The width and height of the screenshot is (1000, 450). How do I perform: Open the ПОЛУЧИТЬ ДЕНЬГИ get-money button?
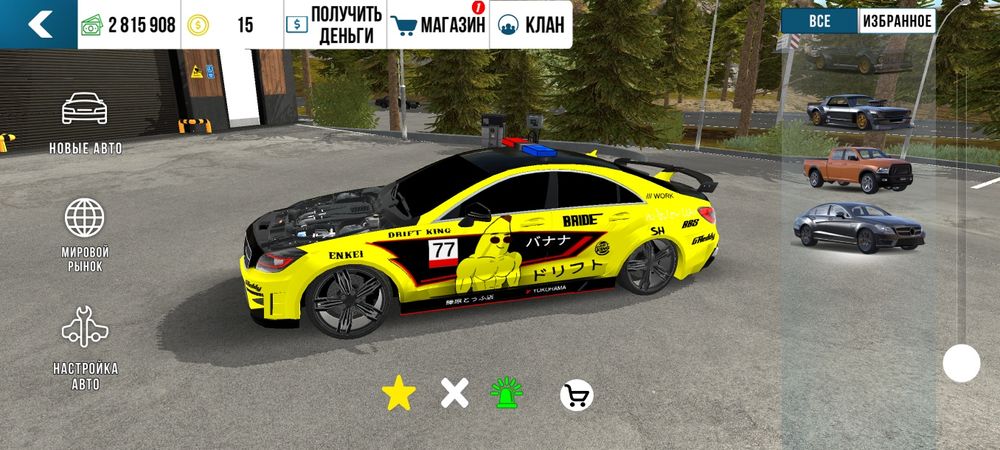tap(334, 25)
